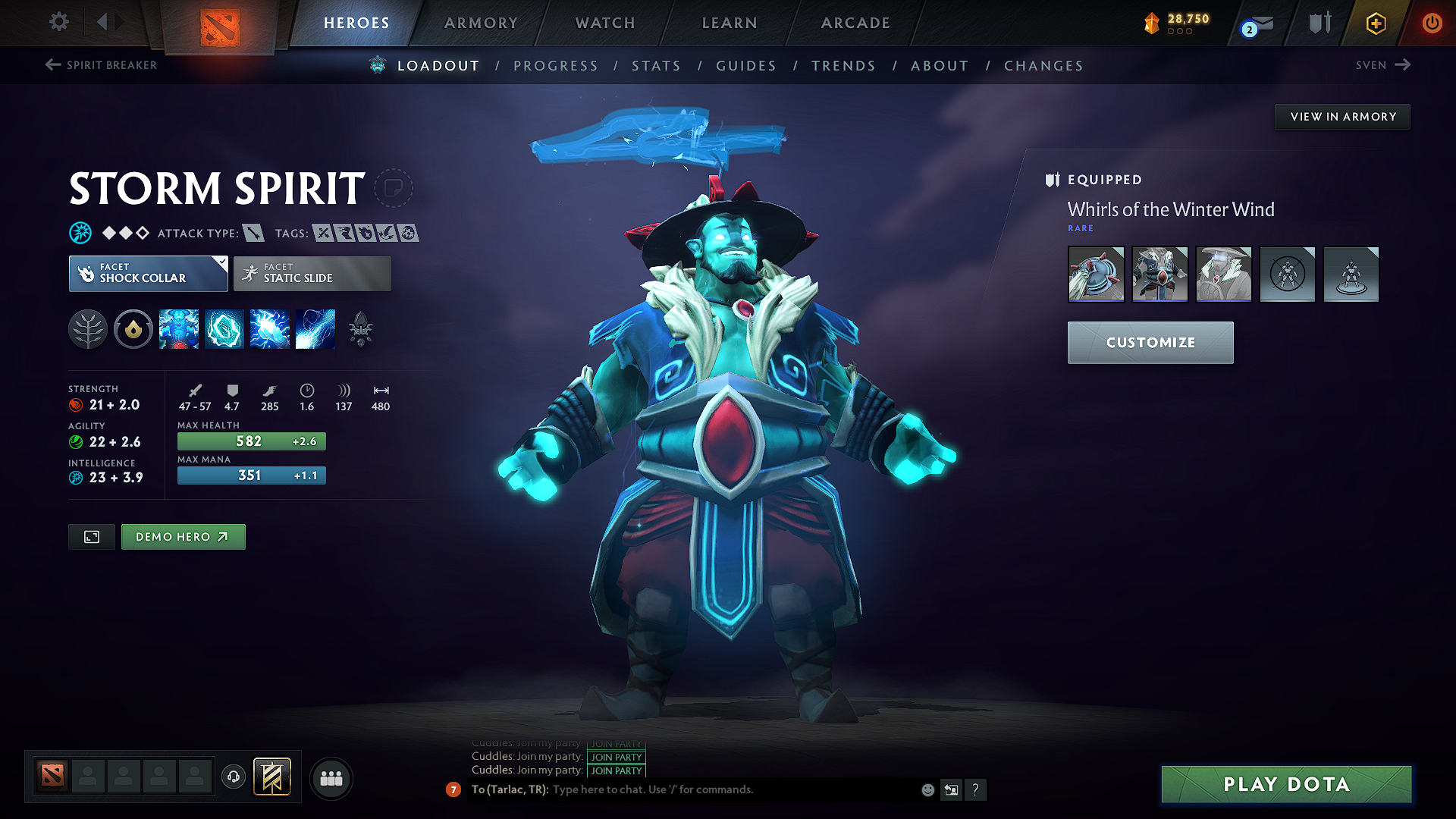The image size is (1456, 819).
Task: Click the innate ability tree-branch icon
Action: [87, 329]
